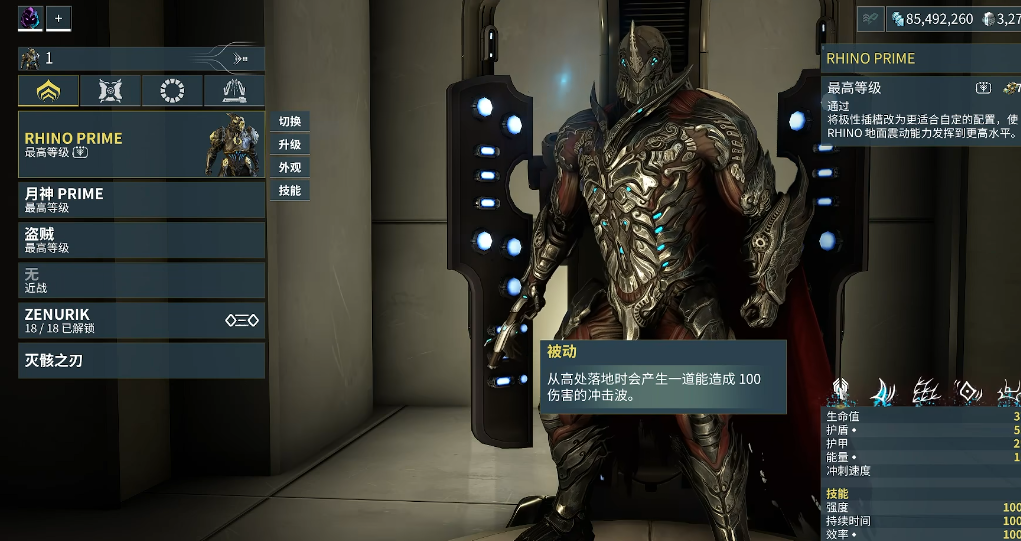
Task: Select the passive ability icon above stats
Action: [841, 392]
